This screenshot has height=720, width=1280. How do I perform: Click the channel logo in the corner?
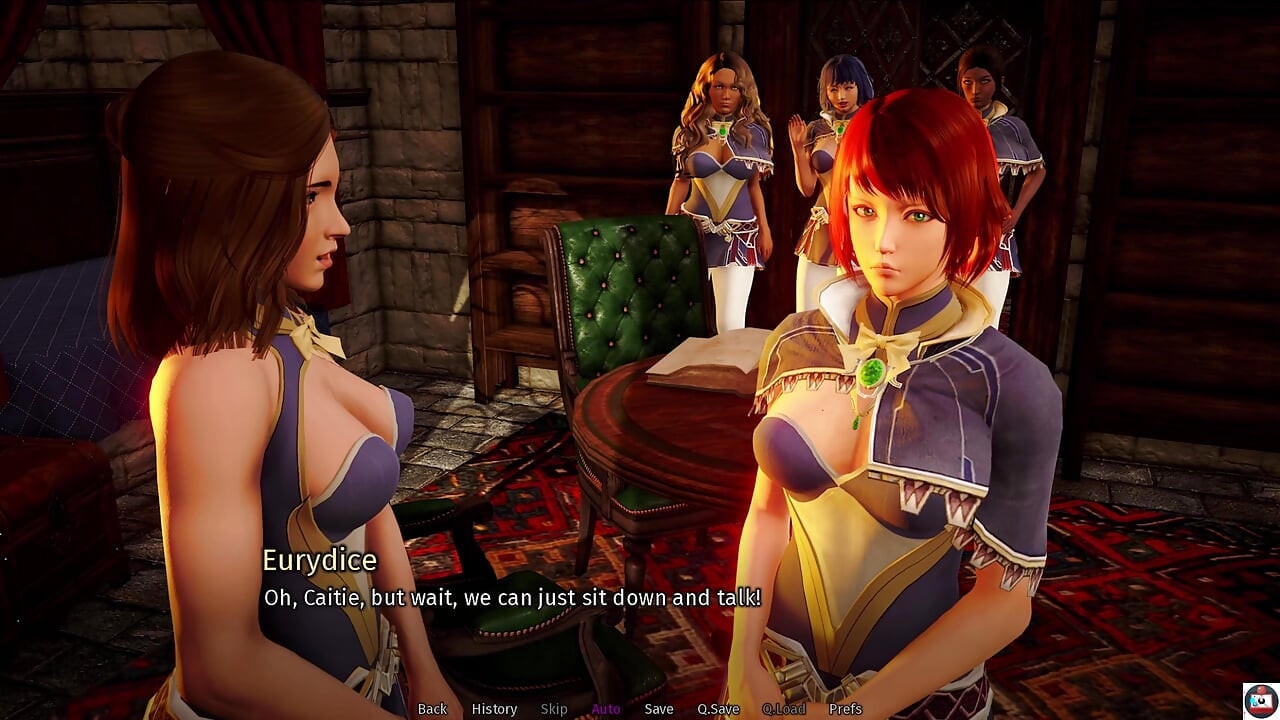pyautogui.click(x=1259, y=700)
